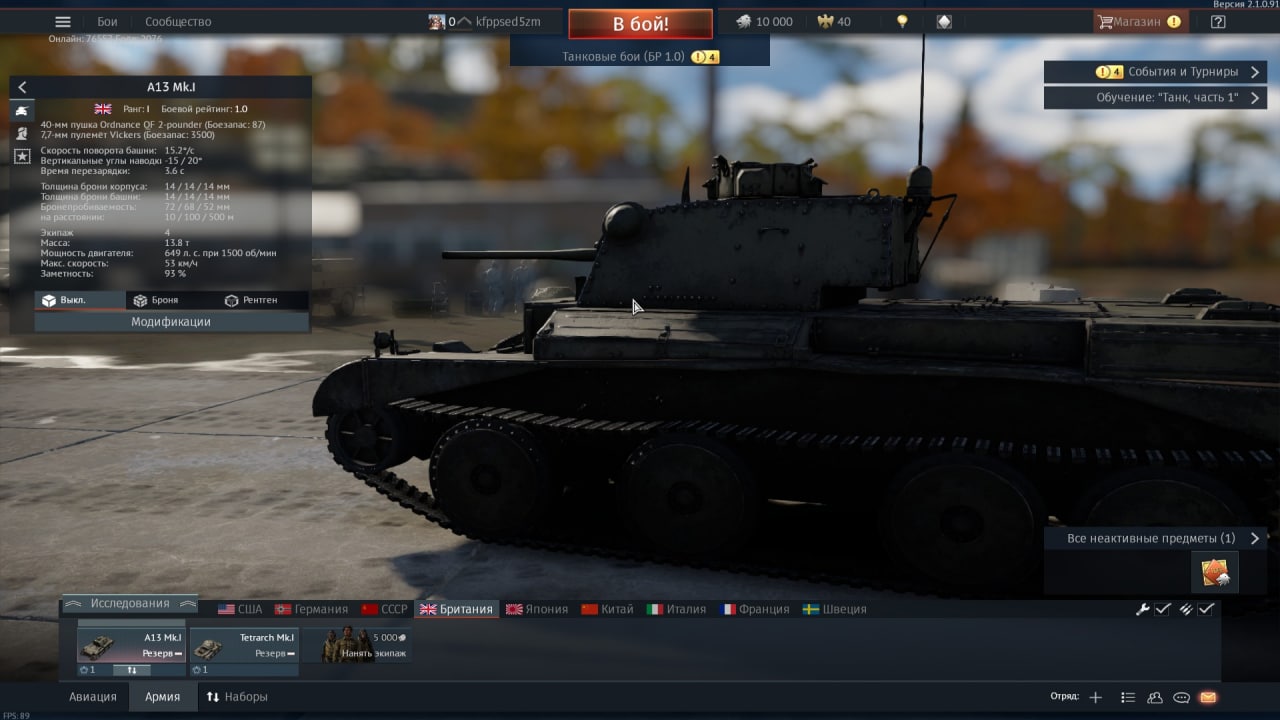1280x720 pixels.
Task: Hire a crew via Нанять экипаж
Action: 365,645
